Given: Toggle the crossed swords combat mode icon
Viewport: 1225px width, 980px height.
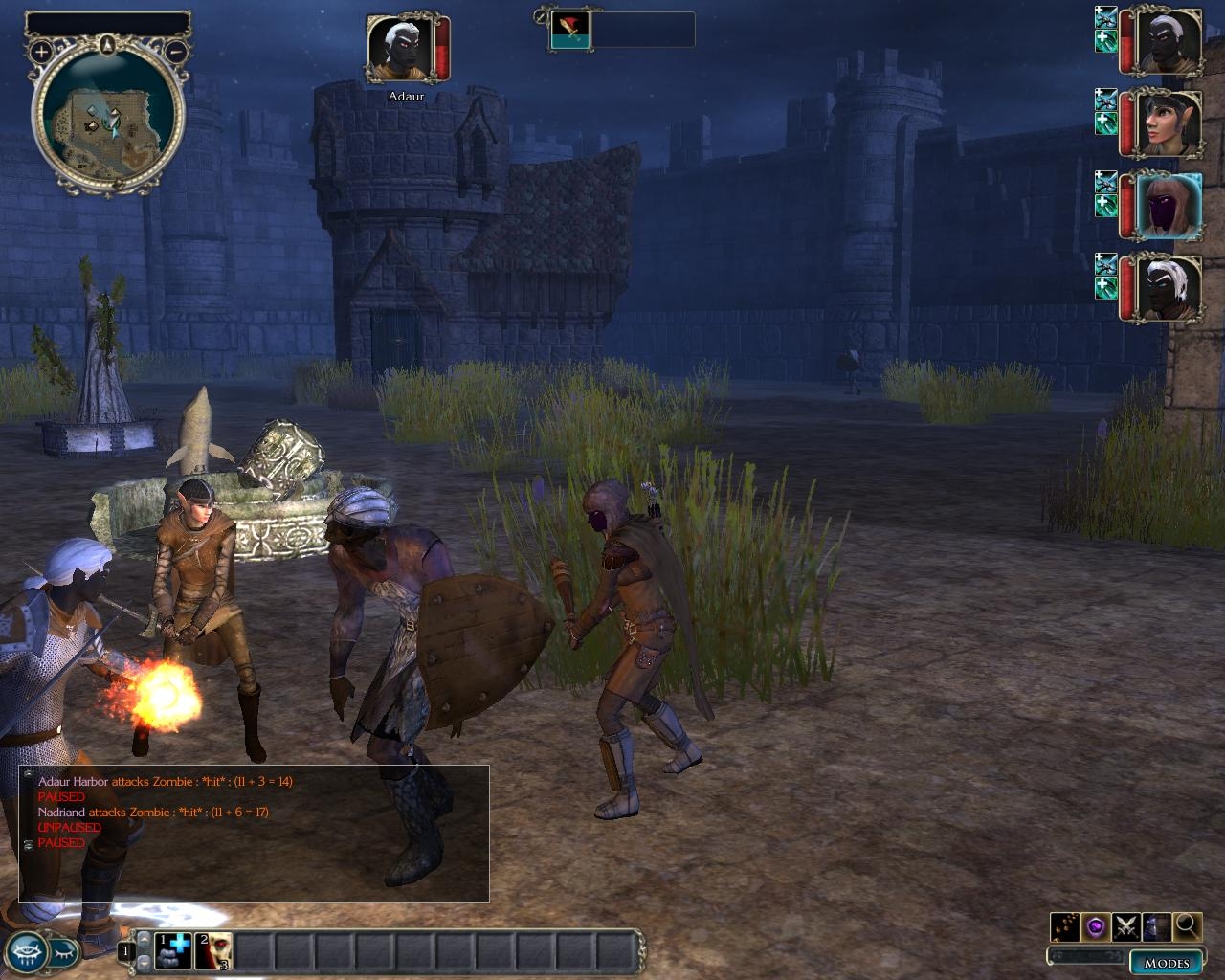Looking at the screenshot, I should (x=1125, y=926).
